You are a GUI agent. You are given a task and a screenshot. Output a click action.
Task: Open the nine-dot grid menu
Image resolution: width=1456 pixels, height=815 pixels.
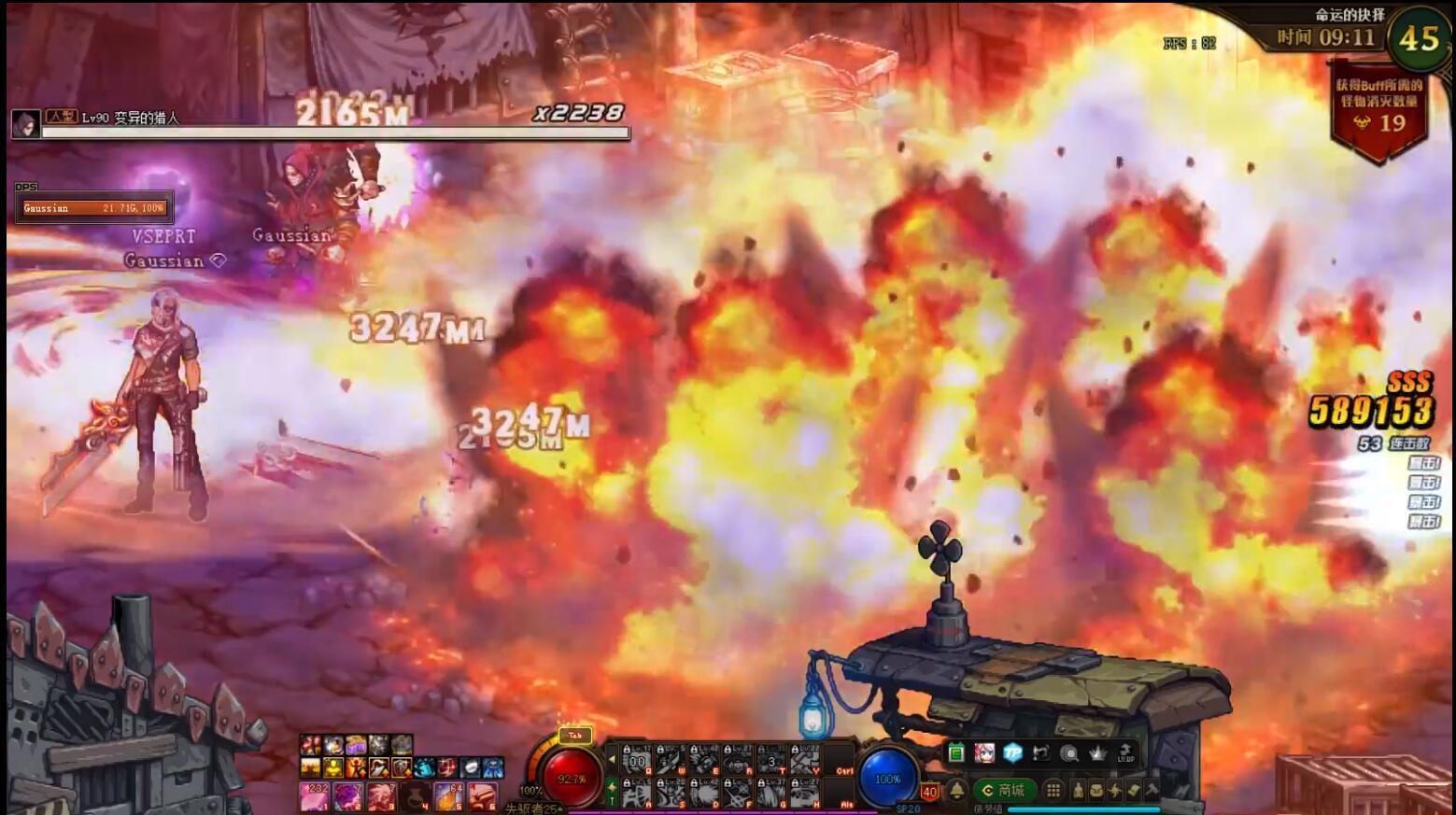click(1053, 791)
